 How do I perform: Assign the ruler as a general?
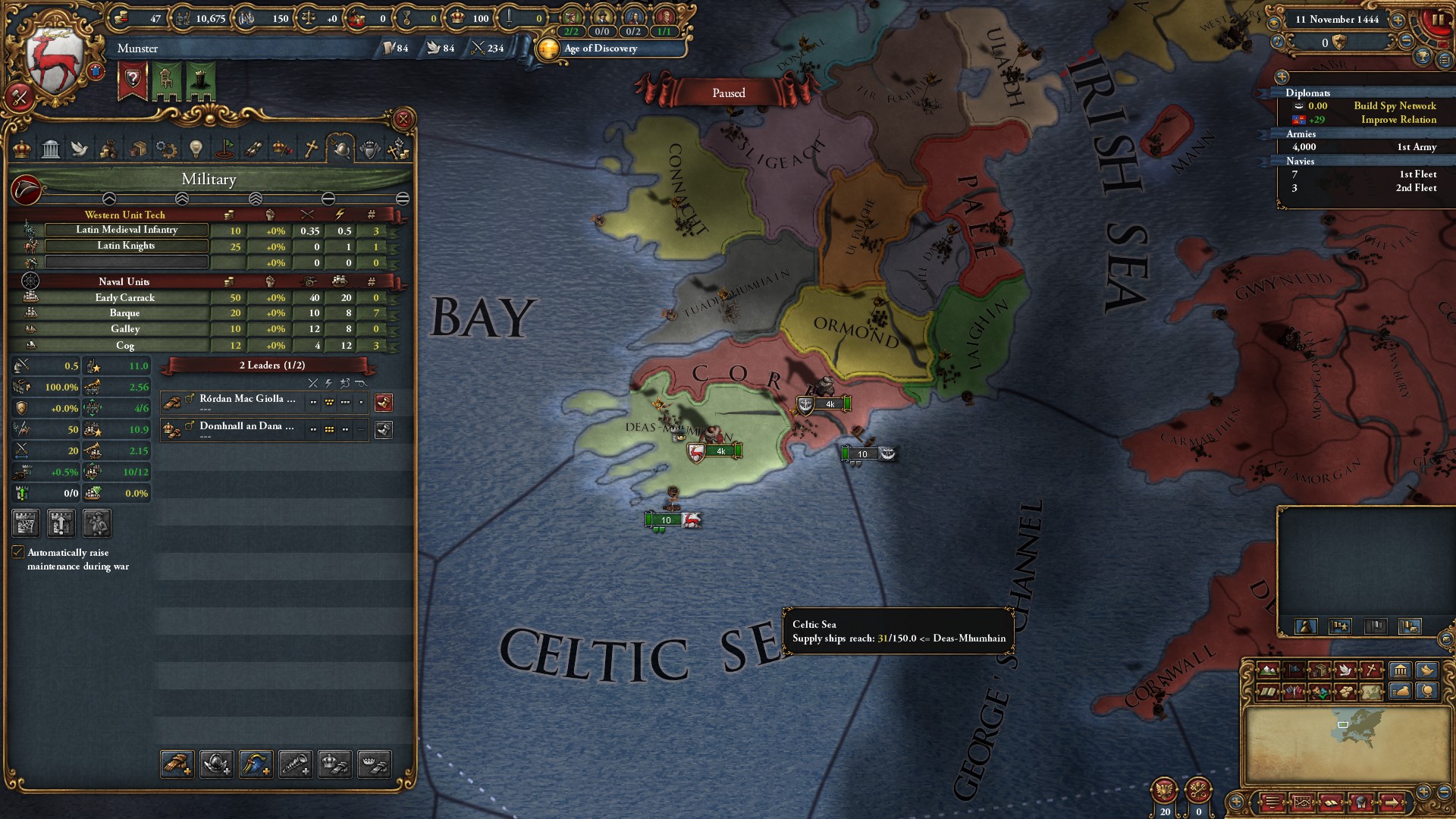pos(336,764)
